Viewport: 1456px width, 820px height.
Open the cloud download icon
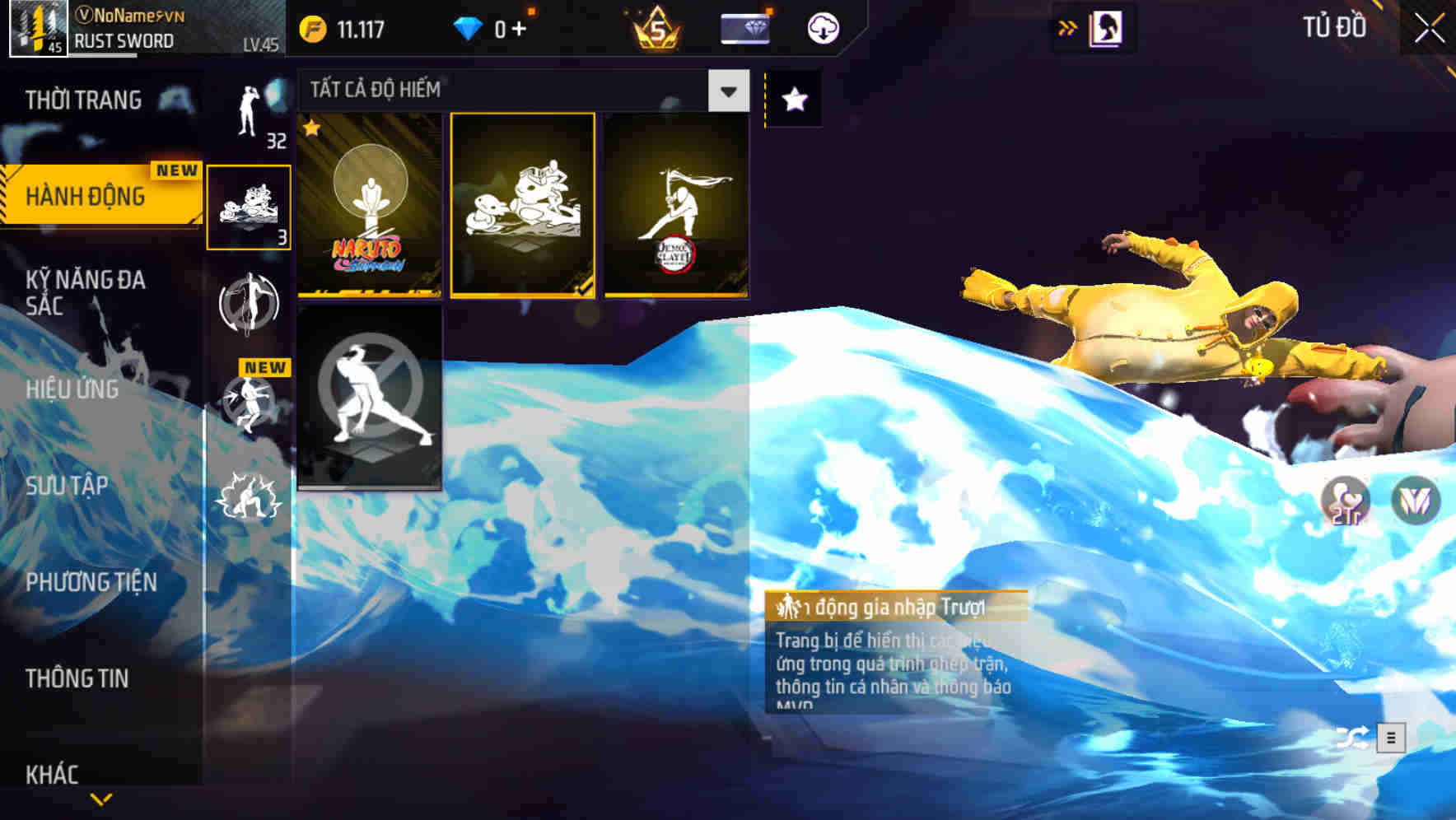(x=823, y=26)
